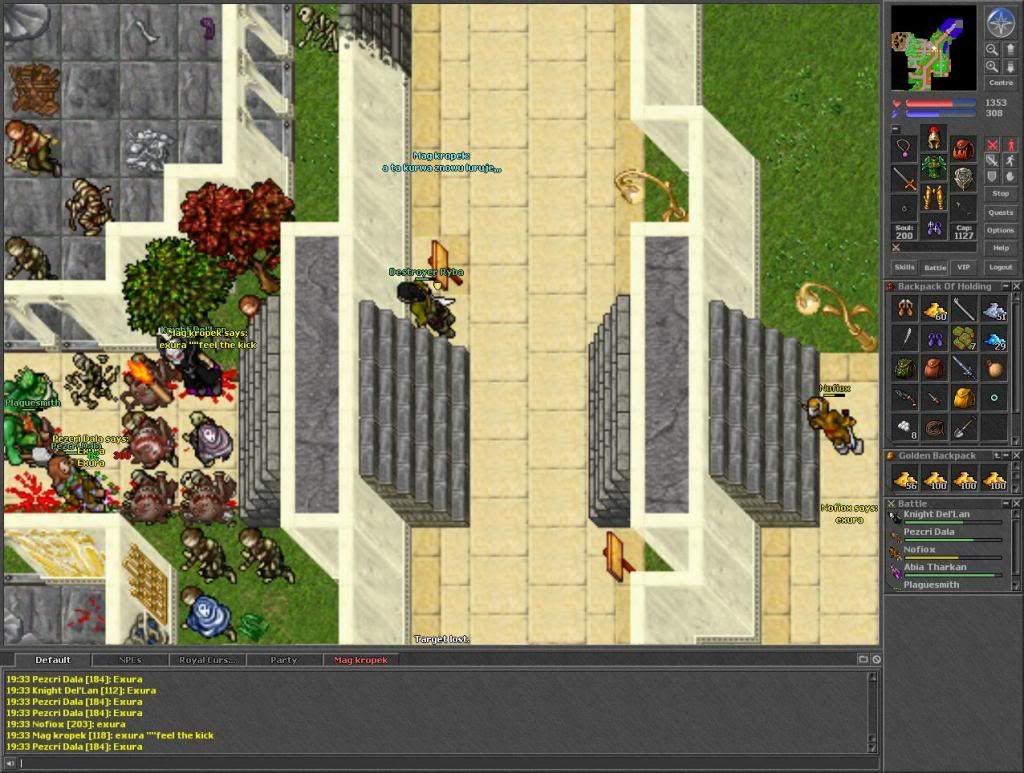Close the Backpack Of Holding window
This screenshot has height=773, width=1024.
click(1016, 287)
